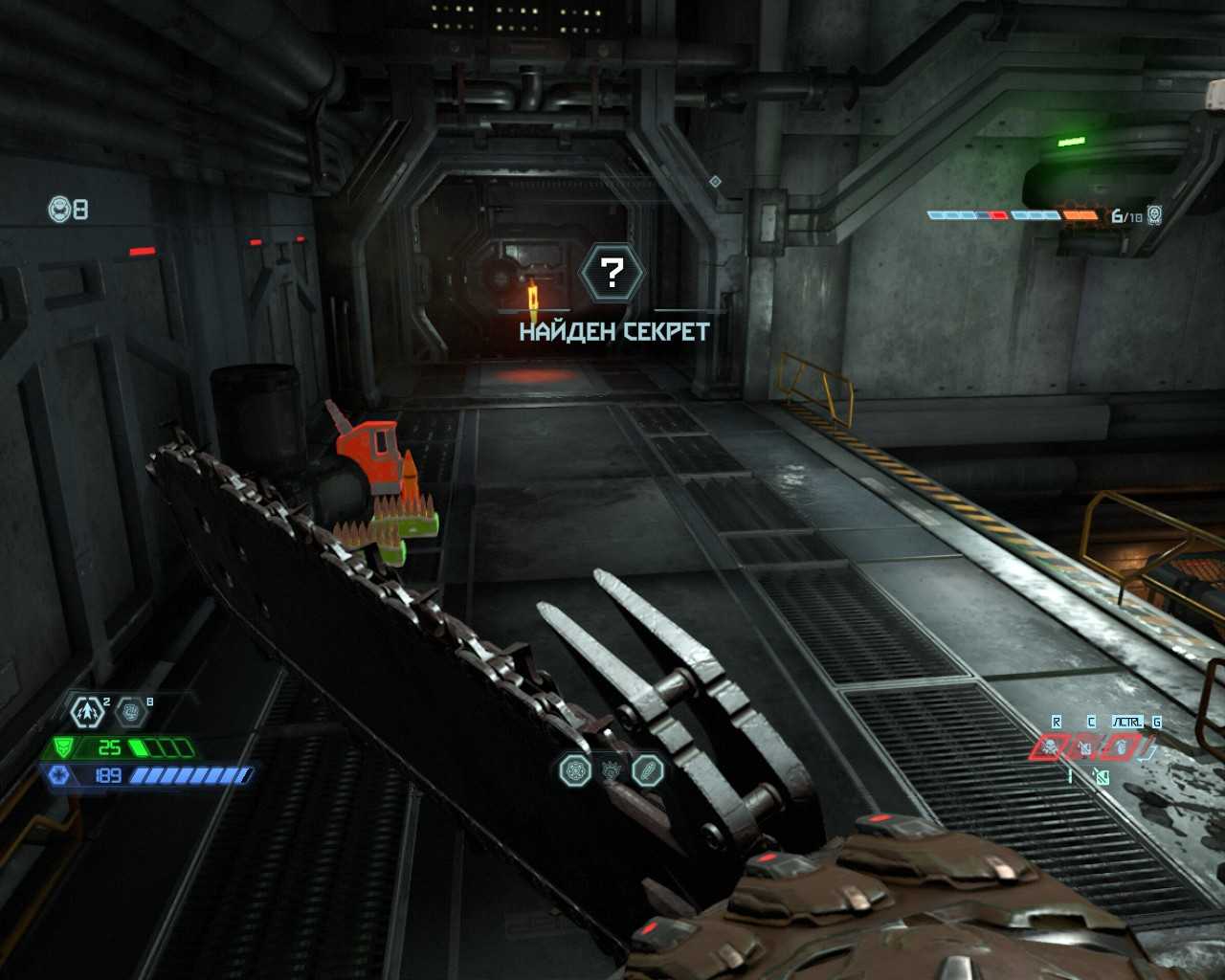Activate the chainsaw equipment slot
Screen dimensions: 1225x980
1086,746
